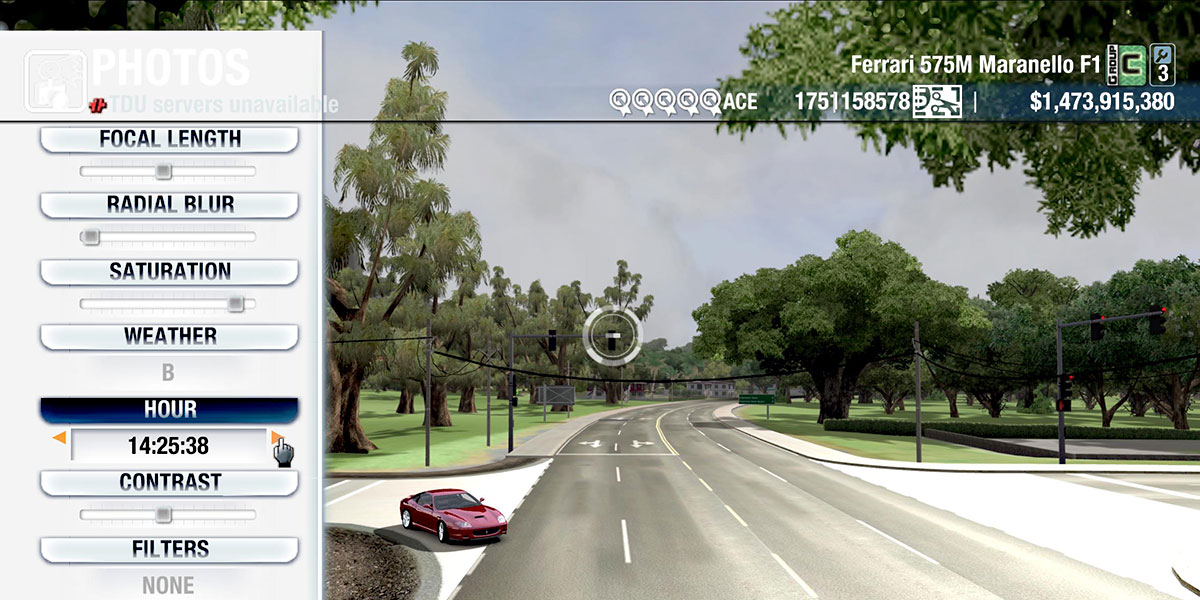Decrease the hour with the left arrow

pyautogui.click(x=60, y=438)
